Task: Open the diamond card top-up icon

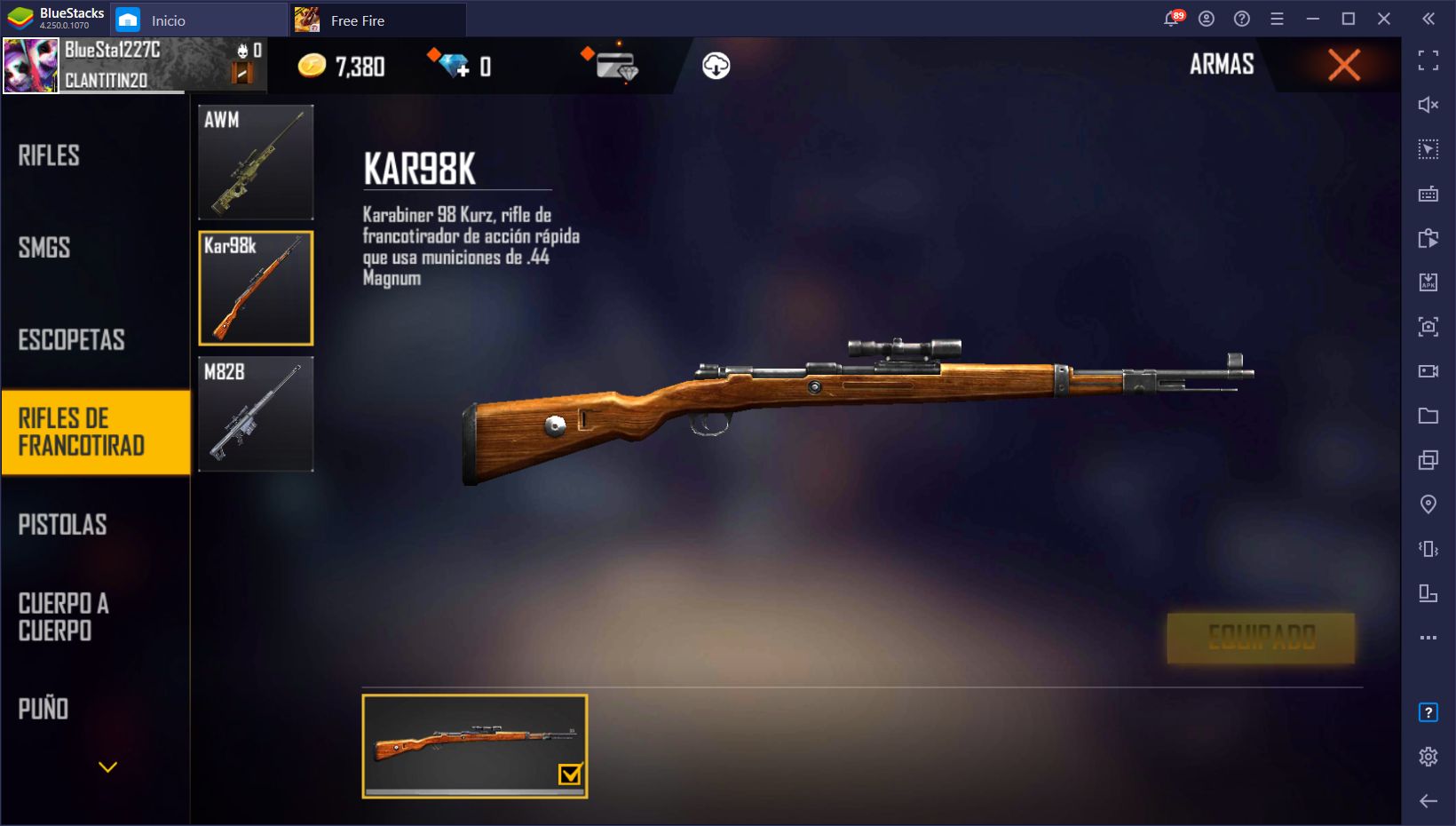Action: [616, 66]
